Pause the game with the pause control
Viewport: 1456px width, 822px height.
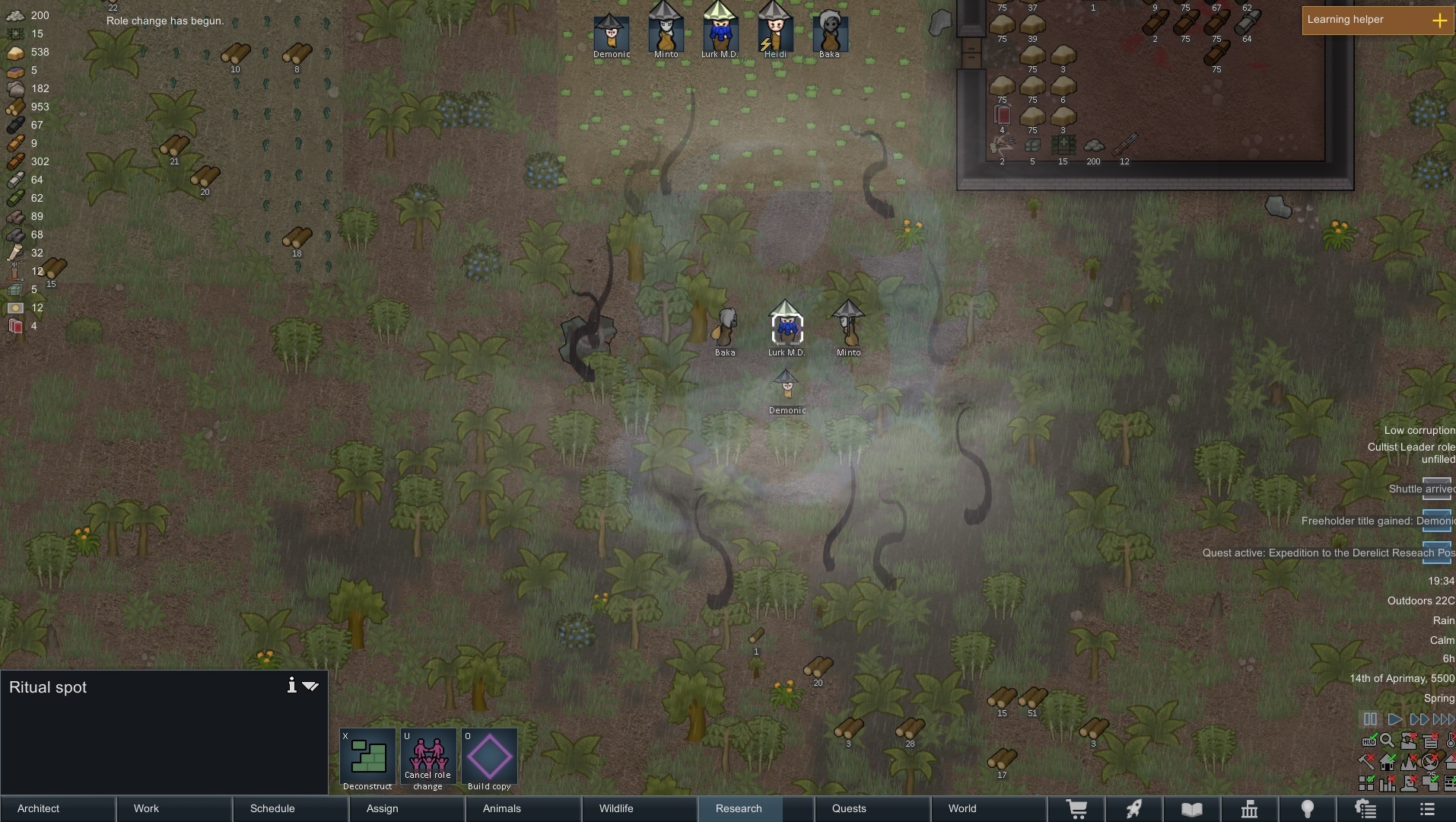pyautogui.click(x=1370, y=719)
